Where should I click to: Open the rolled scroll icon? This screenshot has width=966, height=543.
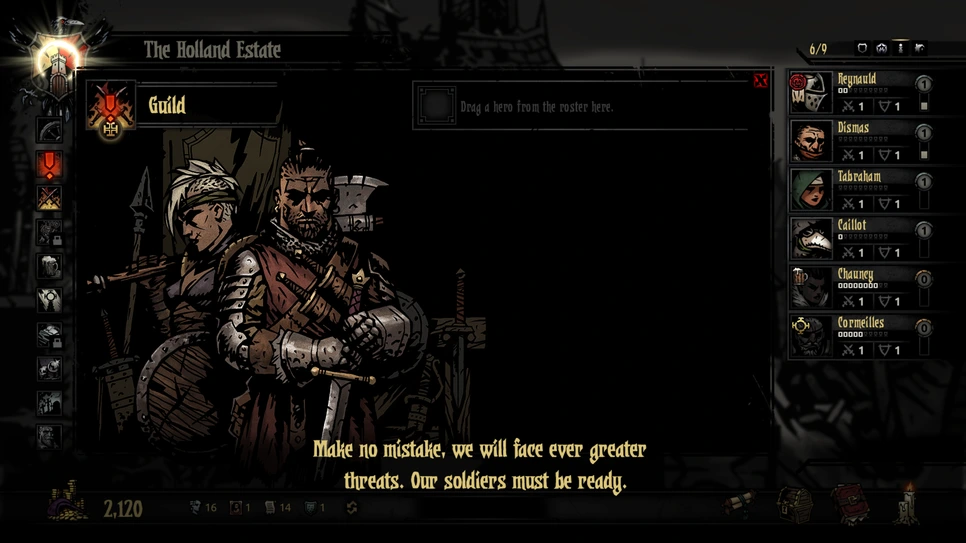(741, 507)
